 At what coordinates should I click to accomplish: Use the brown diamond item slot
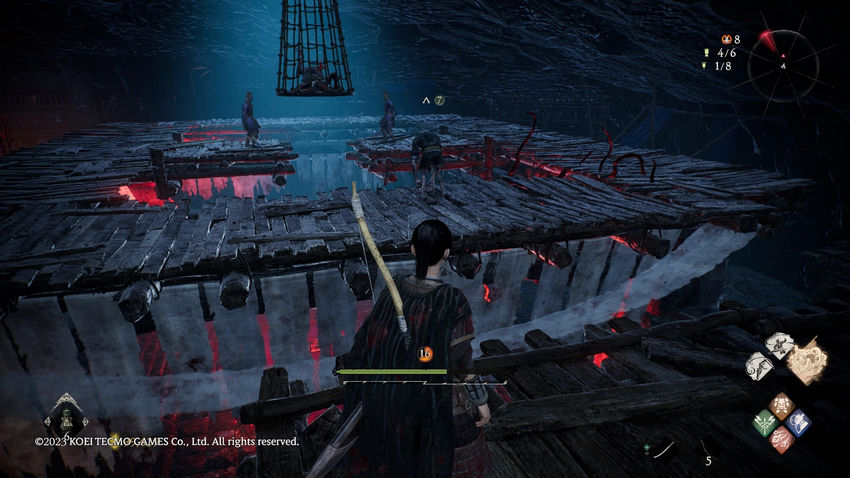click(x=781, y=405)
